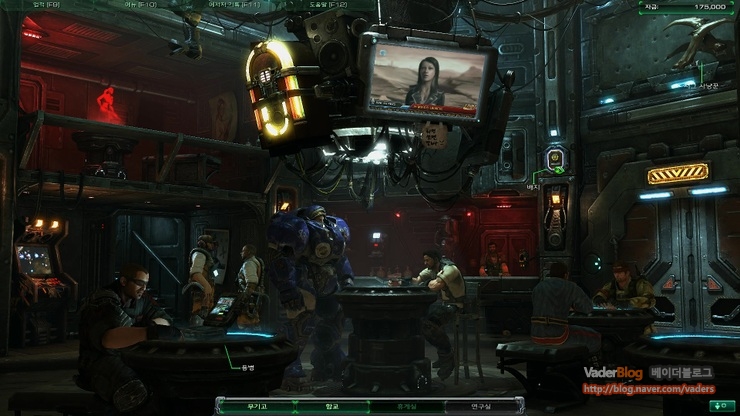Select the 배지 hotspot label by the wall panel

tap(533, 185)
